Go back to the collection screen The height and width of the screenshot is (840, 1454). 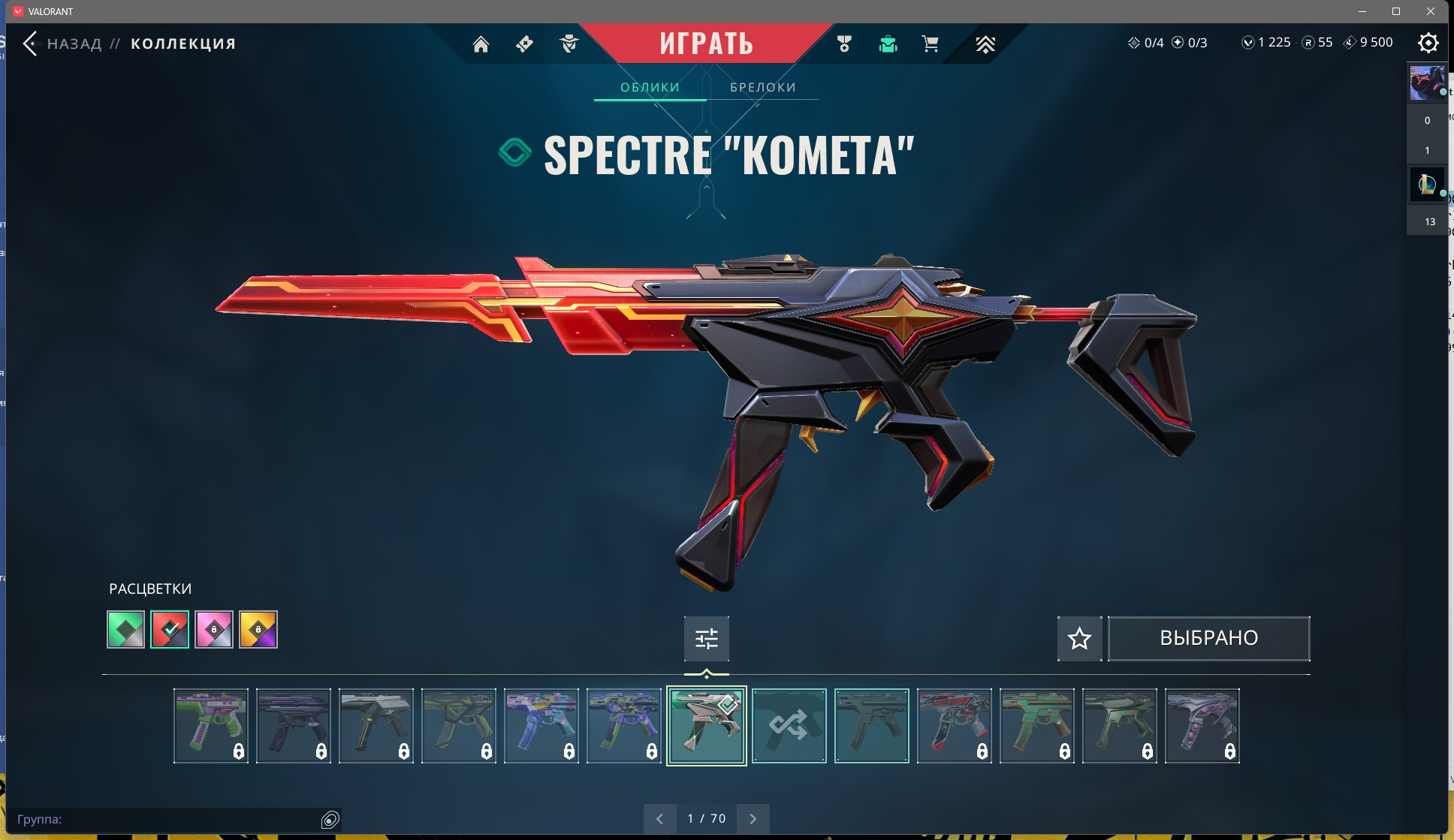pos(30,44)
